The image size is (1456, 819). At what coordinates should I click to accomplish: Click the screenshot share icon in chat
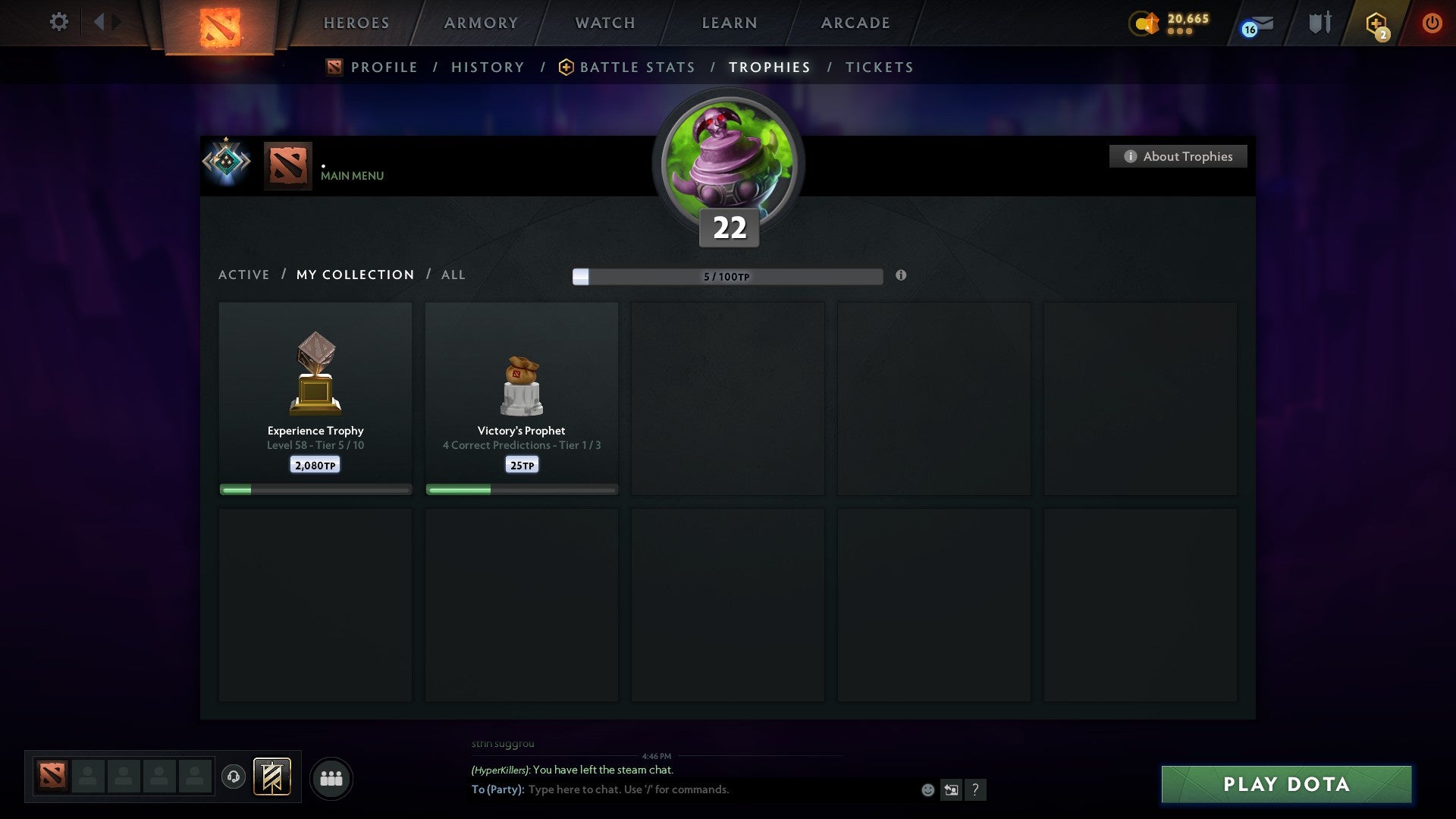click(x=952, y=789)
